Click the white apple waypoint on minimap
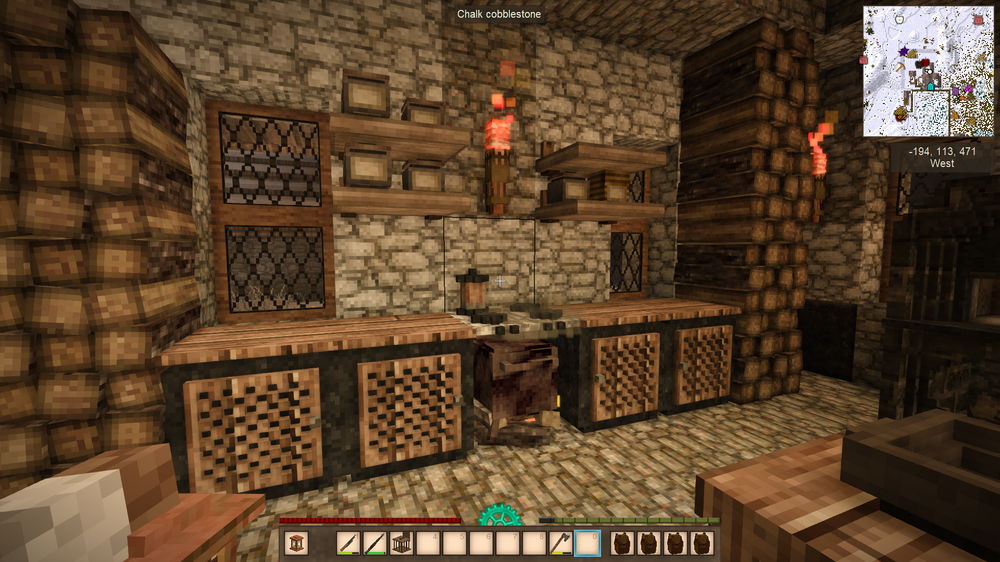1000x562 pixels. (900, 17)
